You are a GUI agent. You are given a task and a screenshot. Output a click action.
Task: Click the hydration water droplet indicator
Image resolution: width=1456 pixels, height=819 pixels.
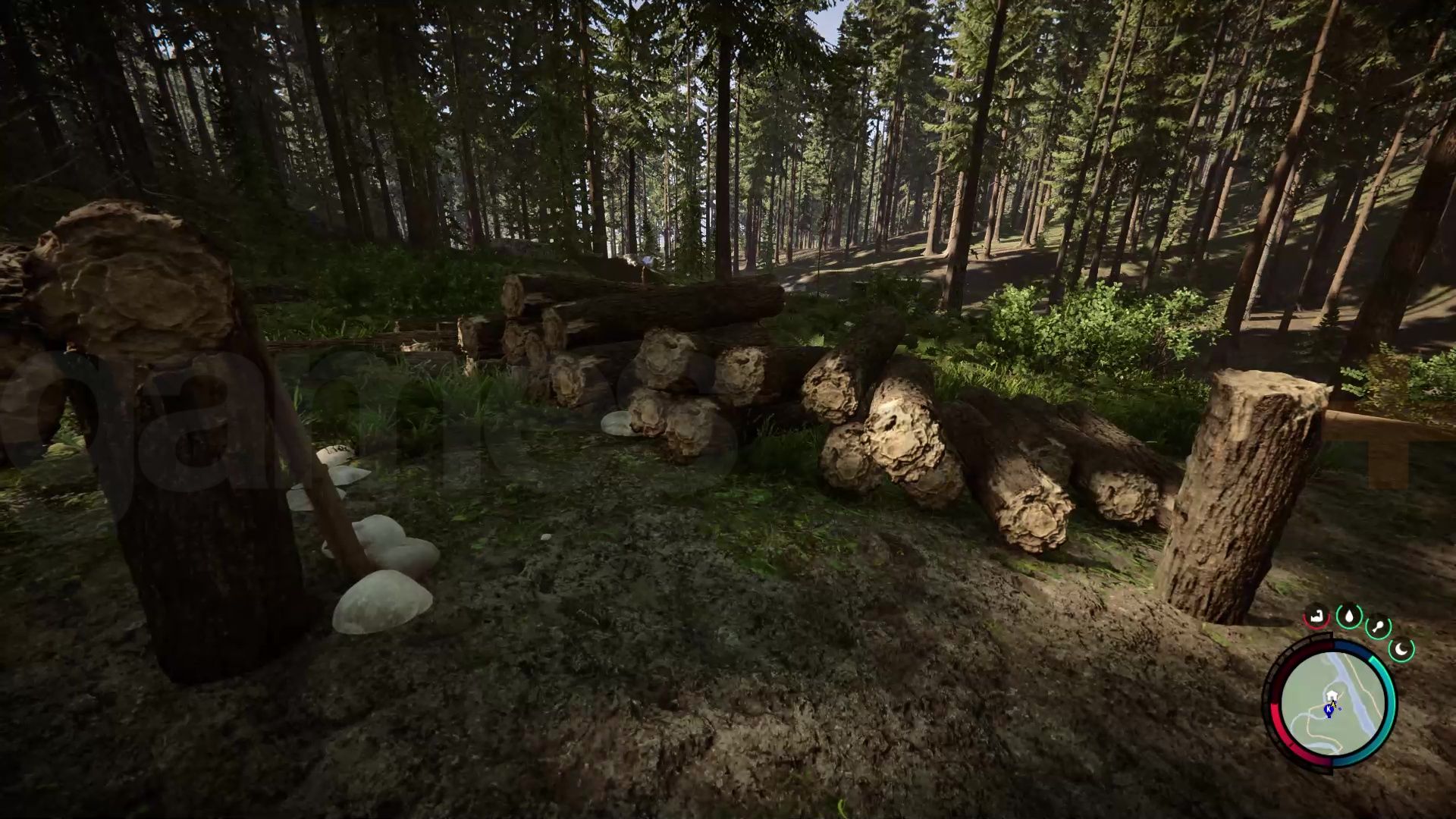click(1348, 616)
